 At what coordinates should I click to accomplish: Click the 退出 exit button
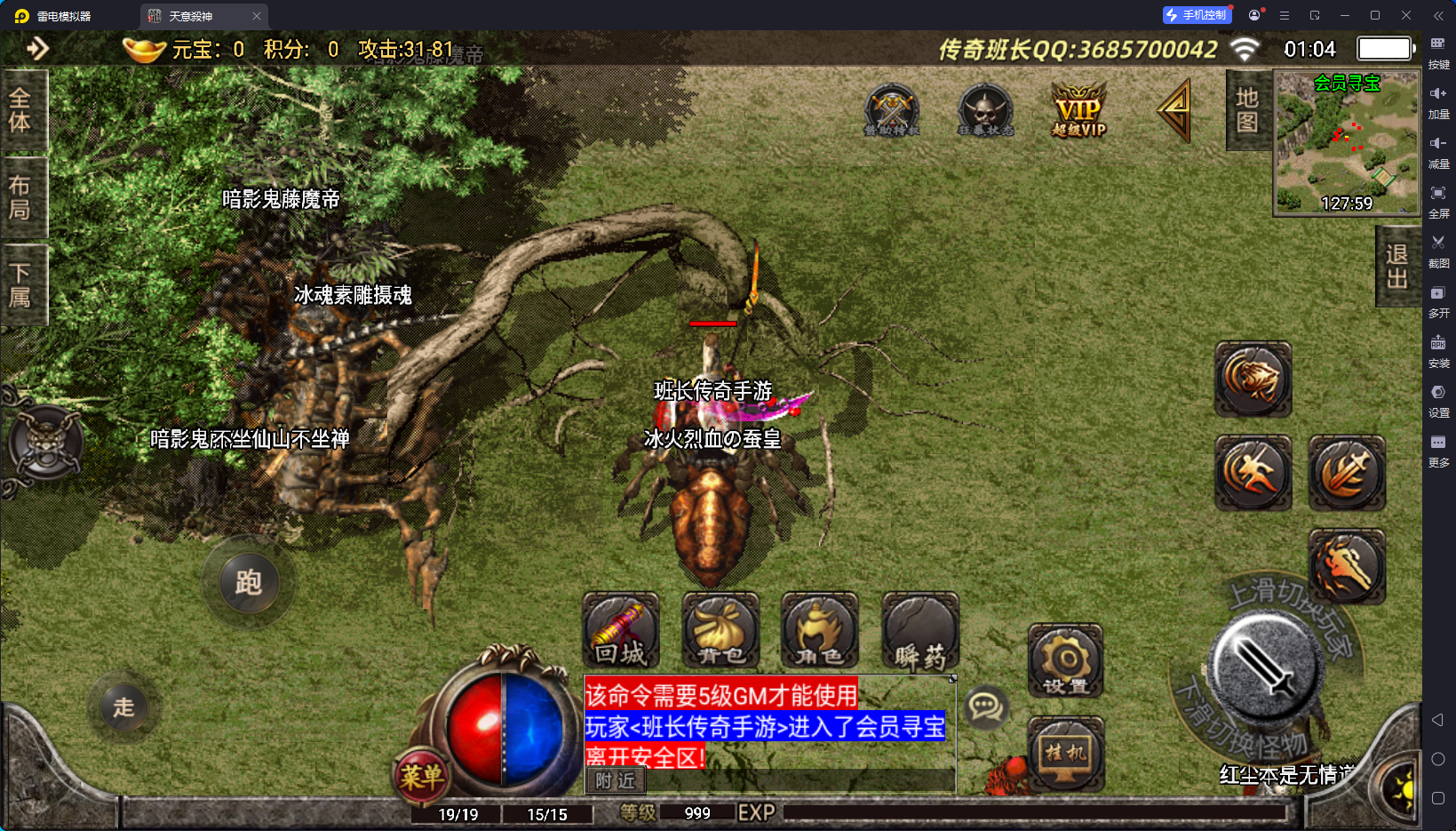click(x=1397, y=266)
